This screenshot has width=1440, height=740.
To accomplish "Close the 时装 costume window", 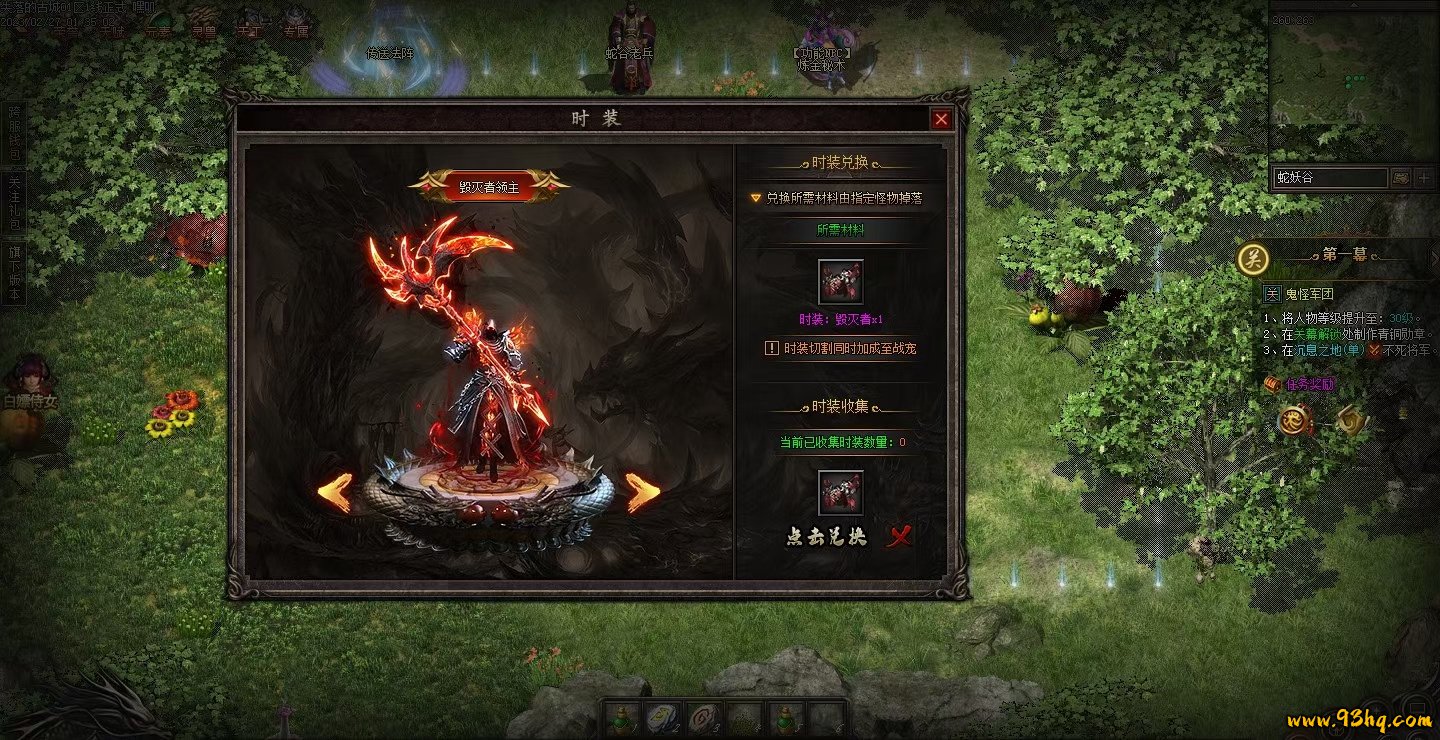I will [x=941, y=120].
